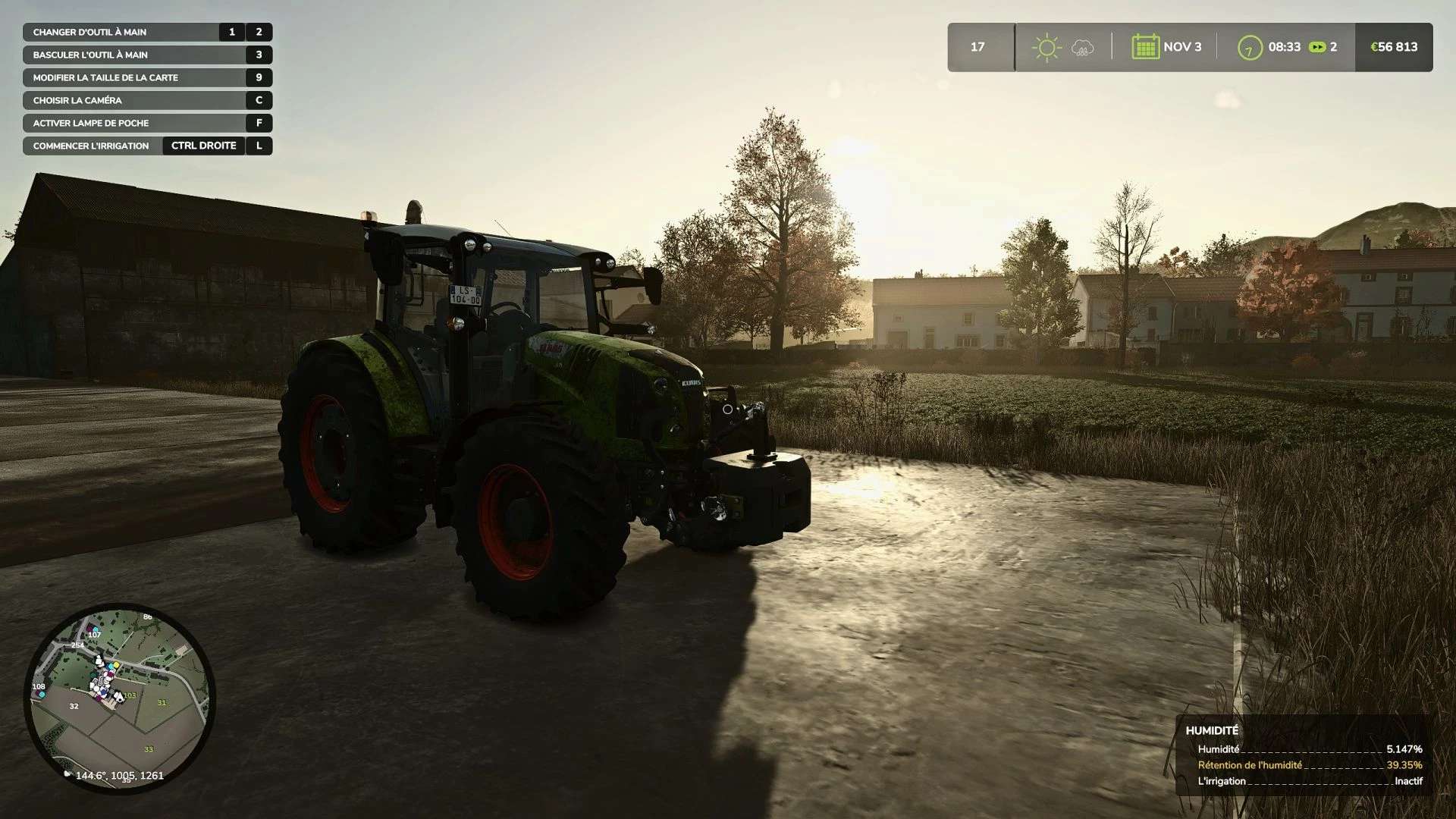Click the rain cloud forecast icon
The width and height of the screenshot is (1456, 819).
point(1082,47)
